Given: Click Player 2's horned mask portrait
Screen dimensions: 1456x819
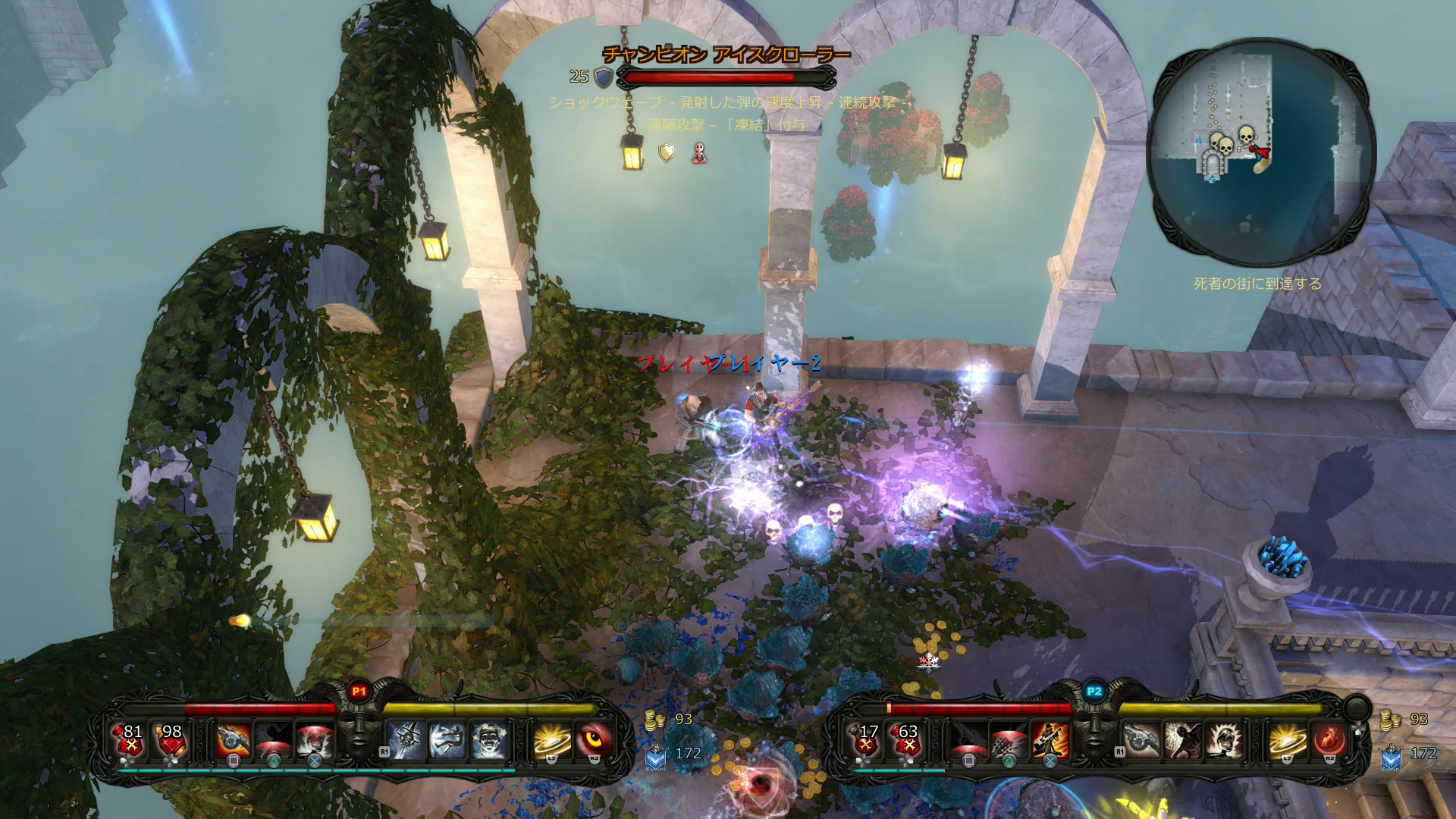Looking at the screenshot, I should 1094,734.
